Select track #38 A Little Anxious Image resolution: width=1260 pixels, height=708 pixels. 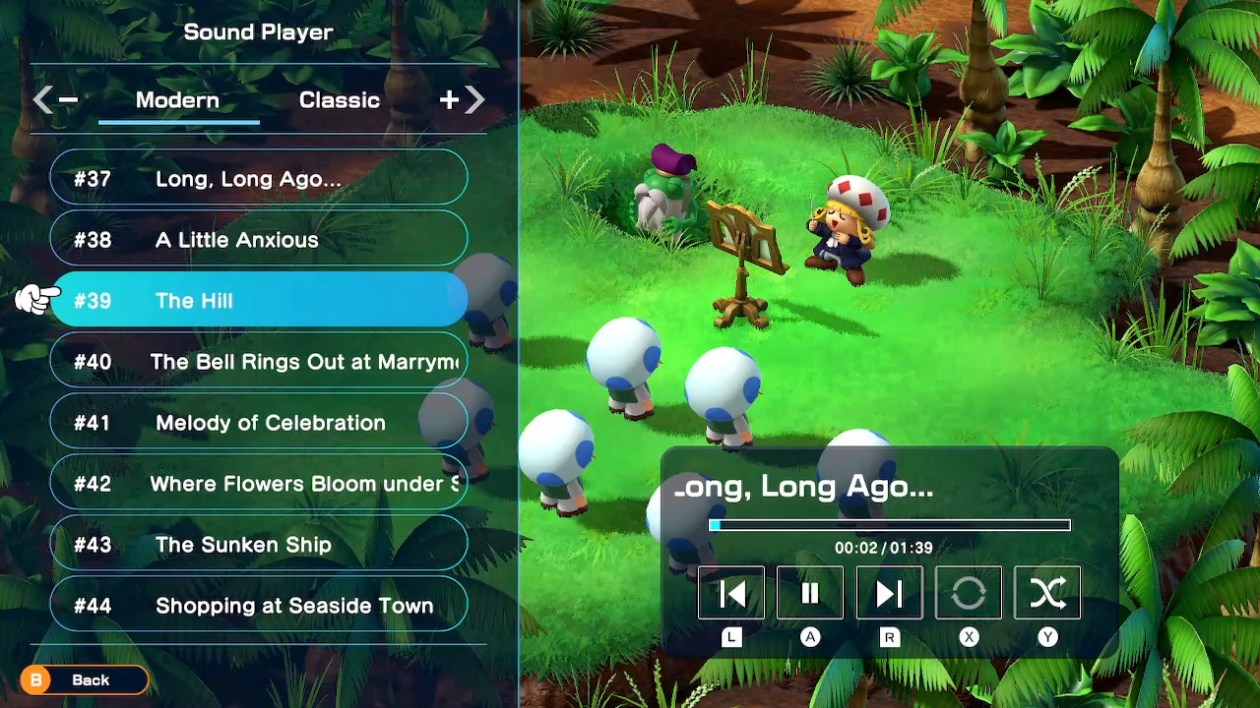[x=258, y=240]
